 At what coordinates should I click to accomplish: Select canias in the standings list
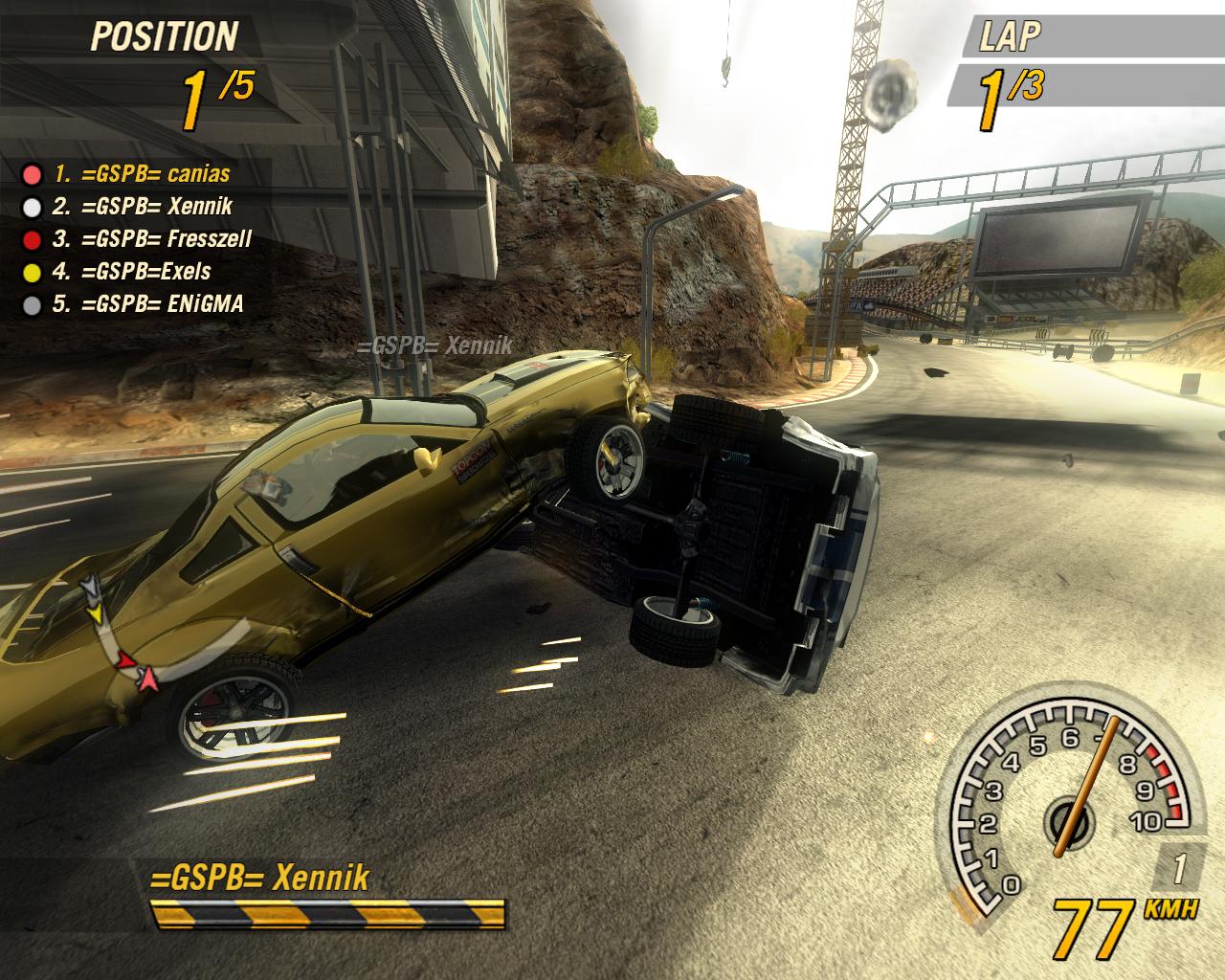pyautogui.click(x=141, y=174)
